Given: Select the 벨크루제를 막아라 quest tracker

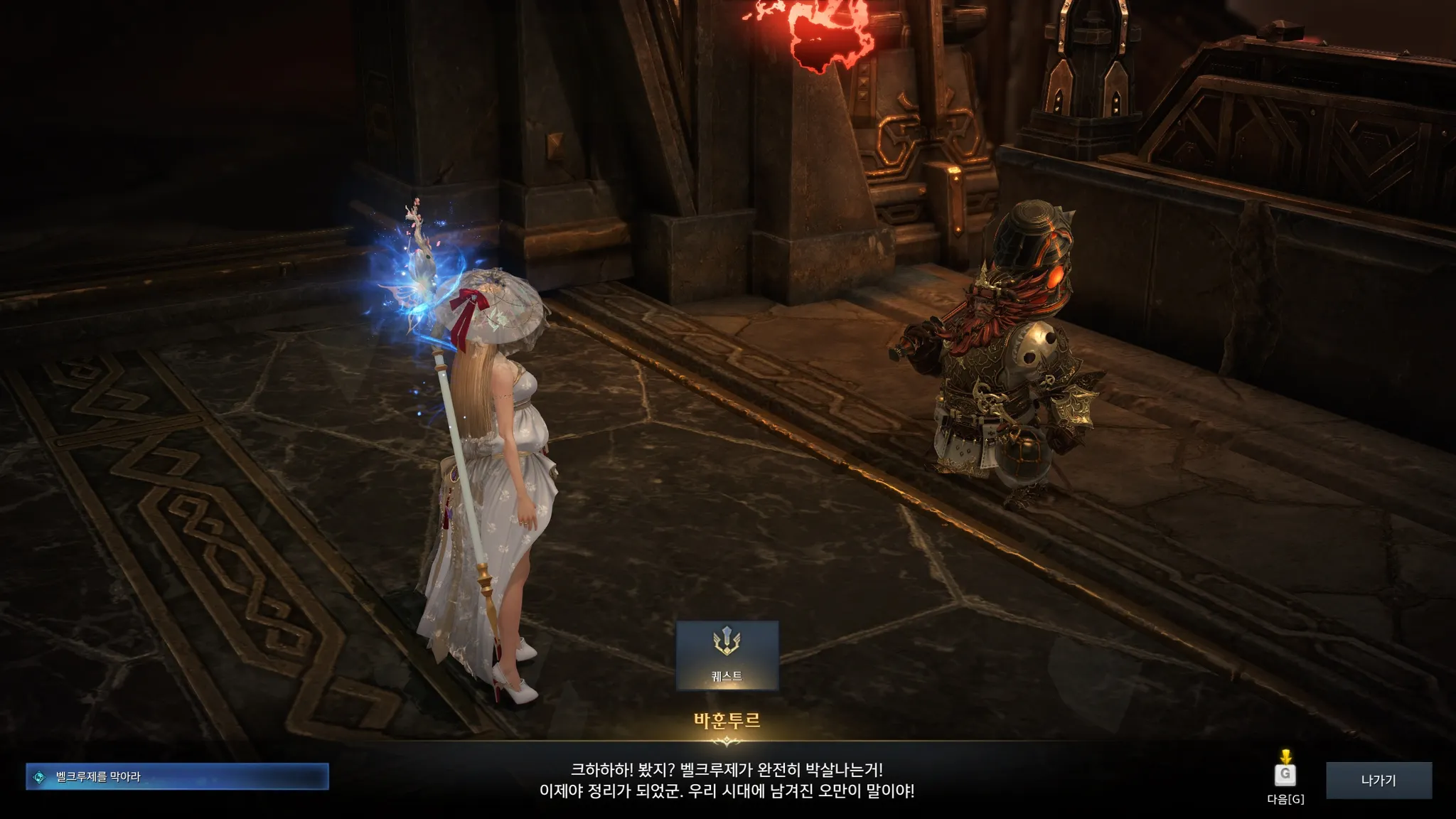Looking at the screenshot, I should pyautogui.click(x=177, y=776).
